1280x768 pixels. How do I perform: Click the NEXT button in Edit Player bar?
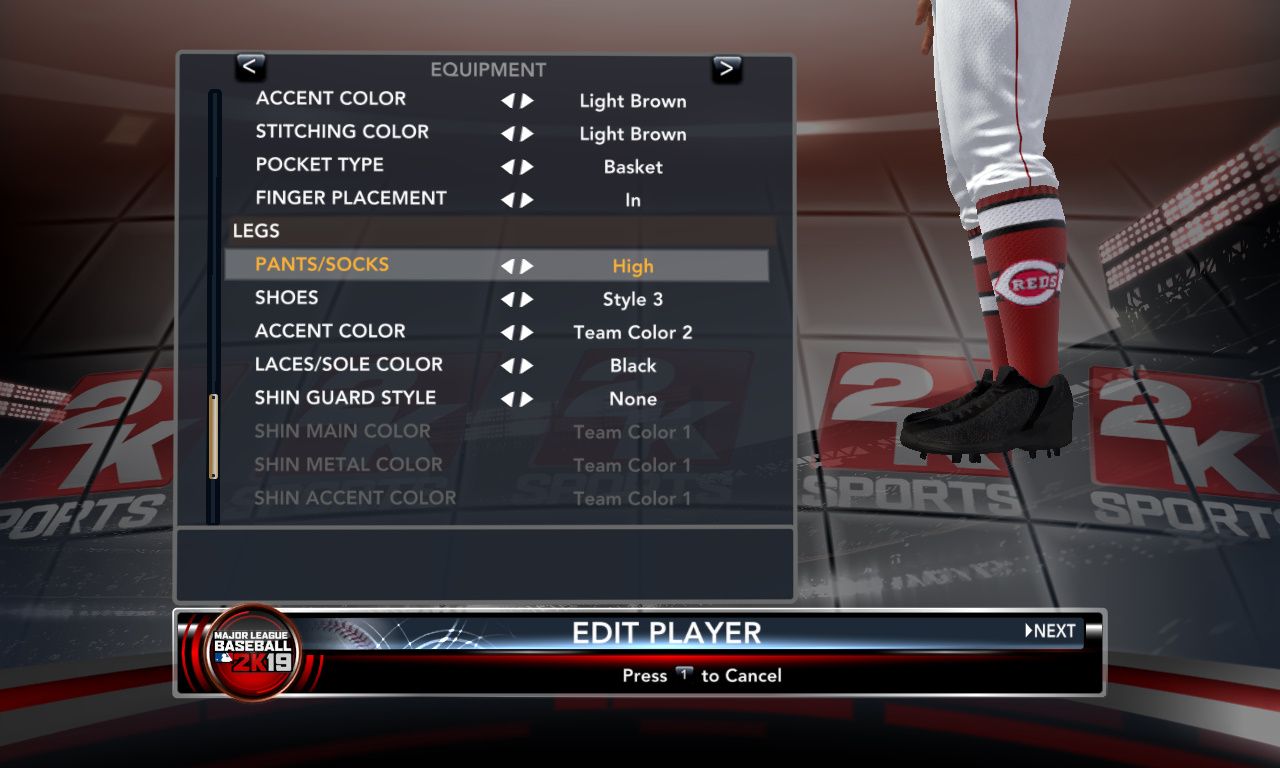point(1050,631)
